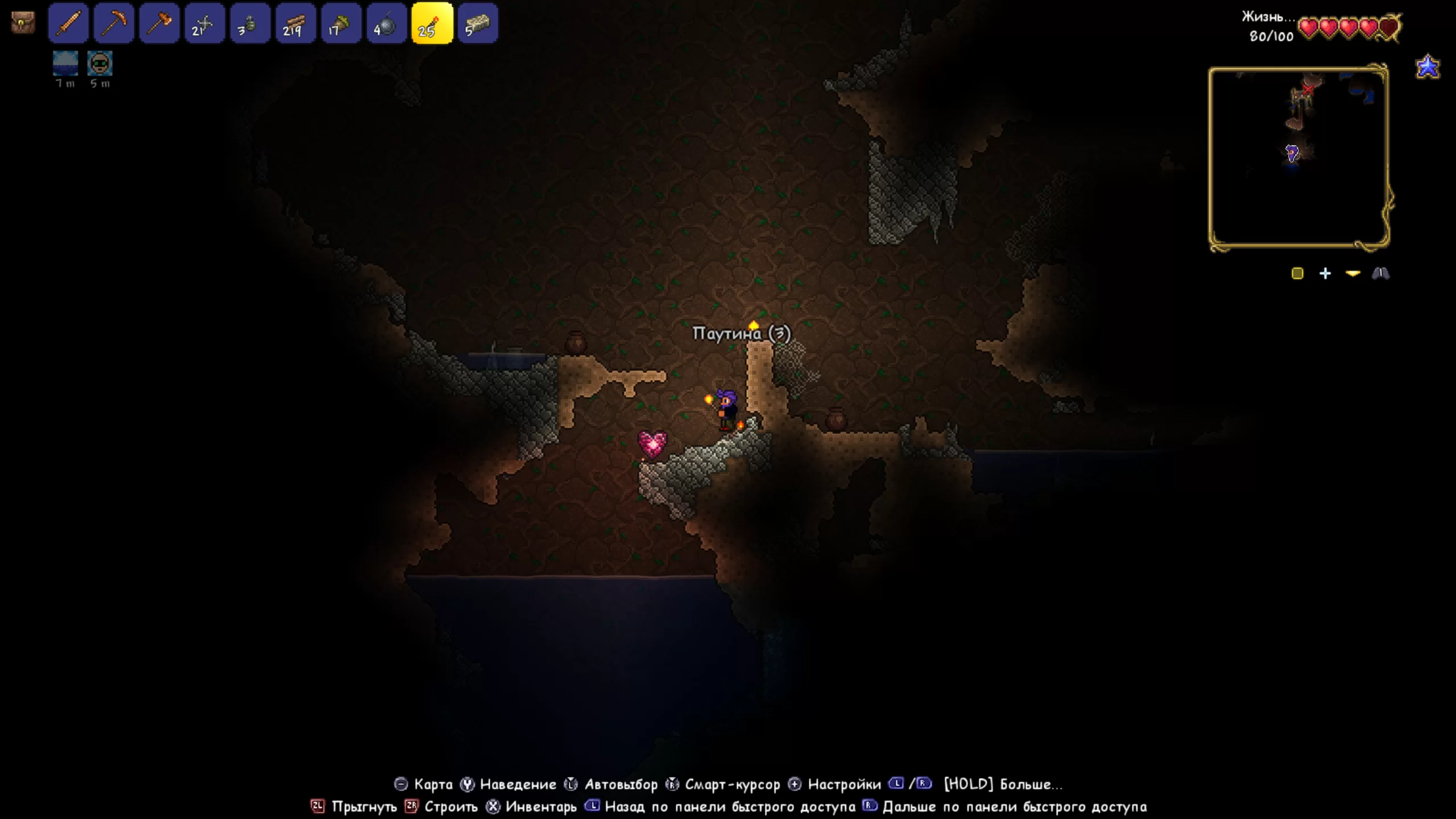Select the copper shortsword hotbar slot
This screenshot has width=1456, height=819.
[68, 23]
